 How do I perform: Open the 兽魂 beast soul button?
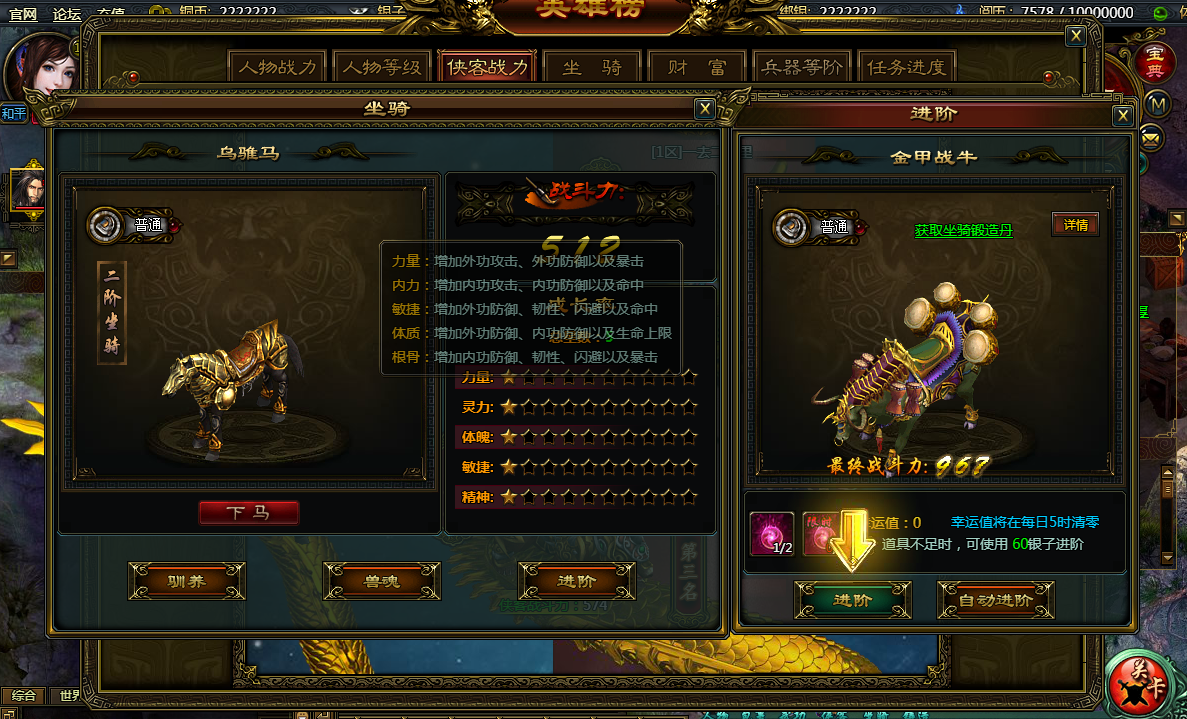(382, 581)
